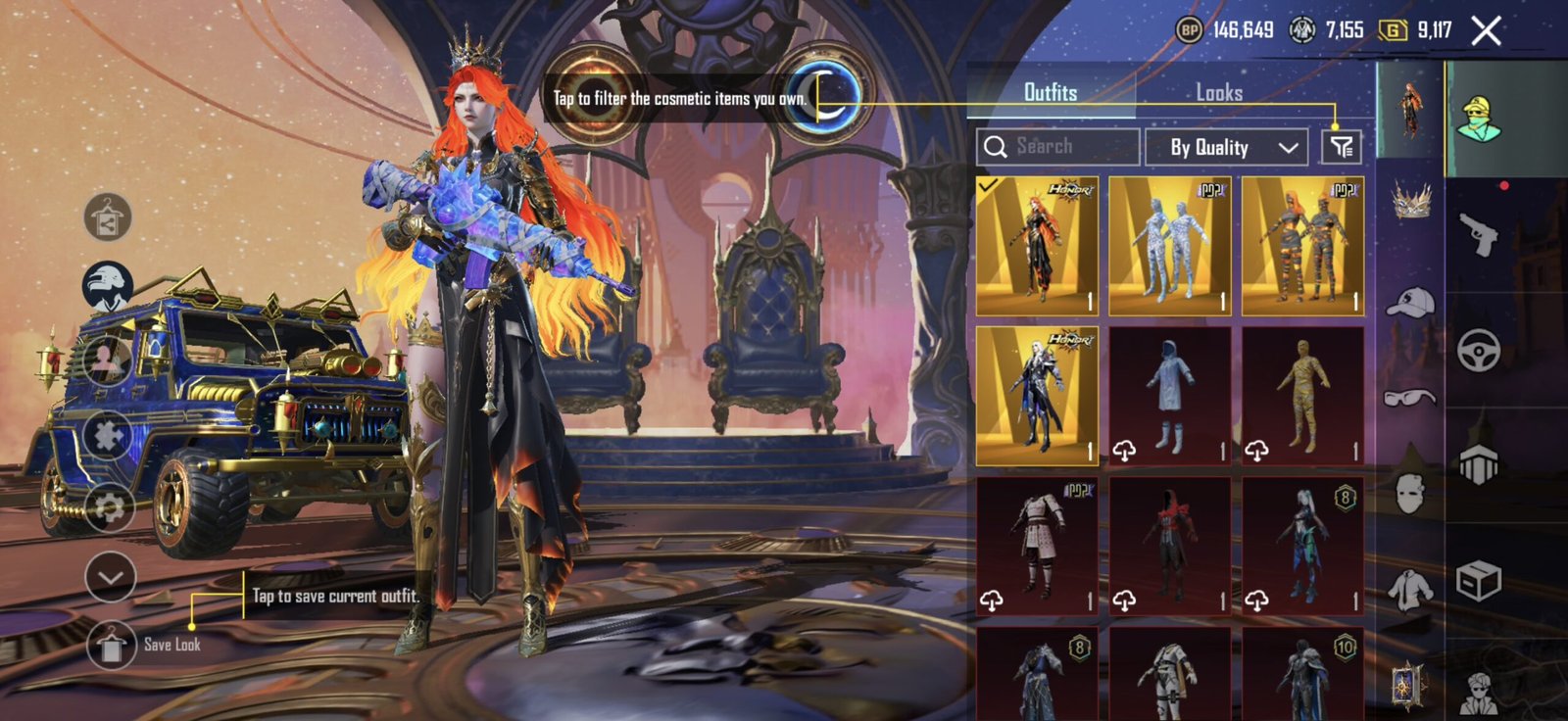Choose the silver mummy duo outfit
The image size is (1568, 721).
[1170, 246]
